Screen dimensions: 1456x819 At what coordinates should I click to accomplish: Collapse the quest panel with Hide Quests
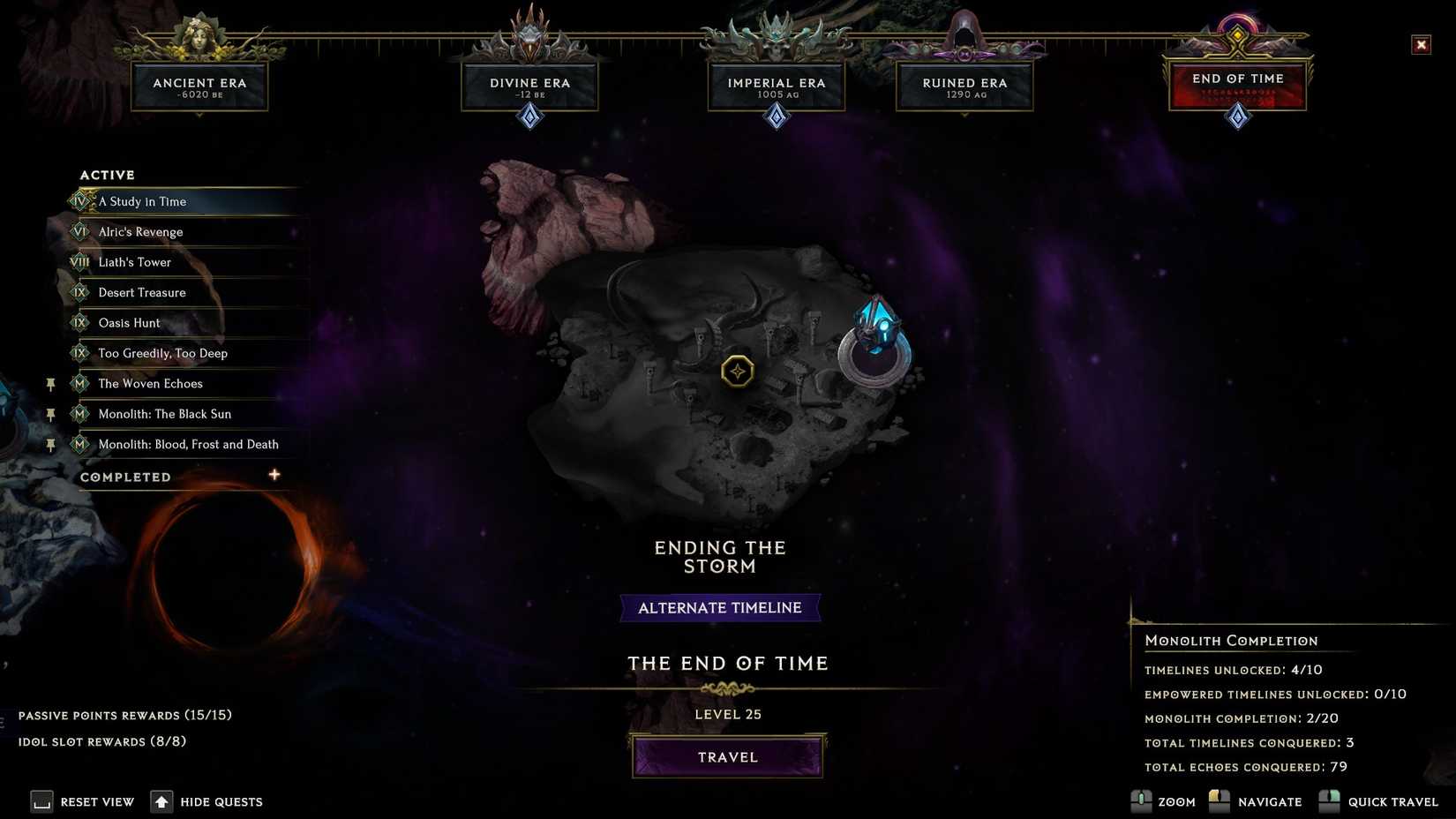click(x=161, y=801)
